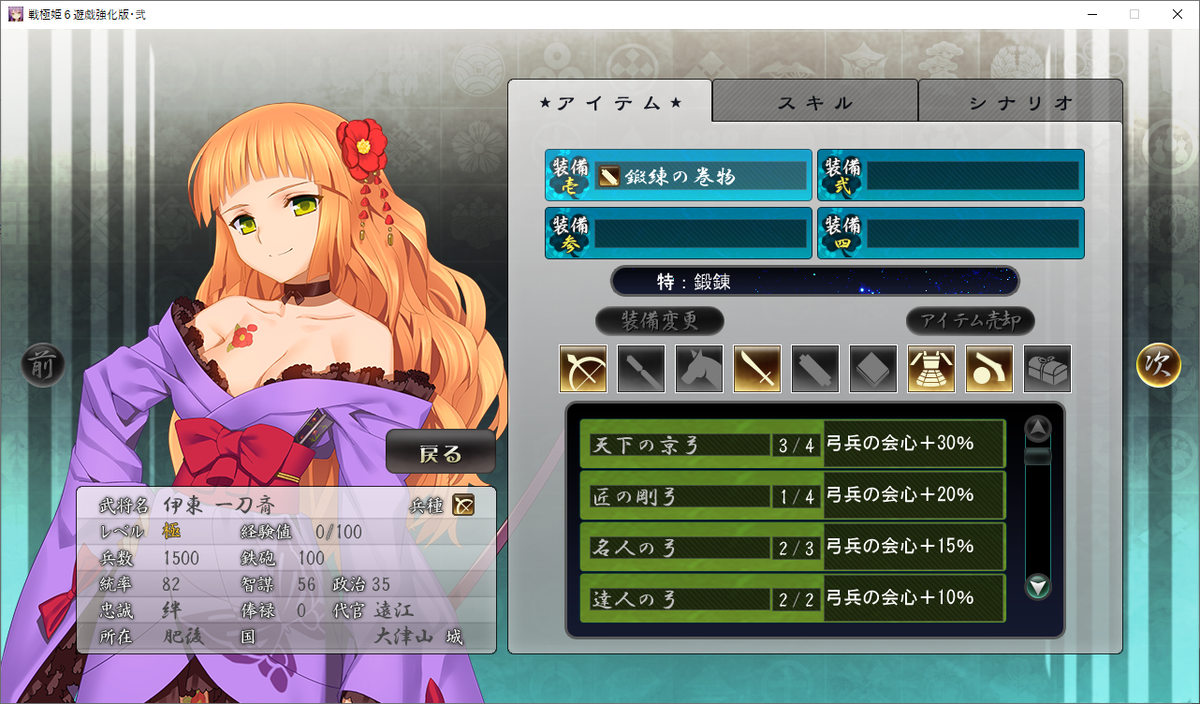Choose the horse item category icon
This screenshot has height=704, width=1200.
pos(699,369)
